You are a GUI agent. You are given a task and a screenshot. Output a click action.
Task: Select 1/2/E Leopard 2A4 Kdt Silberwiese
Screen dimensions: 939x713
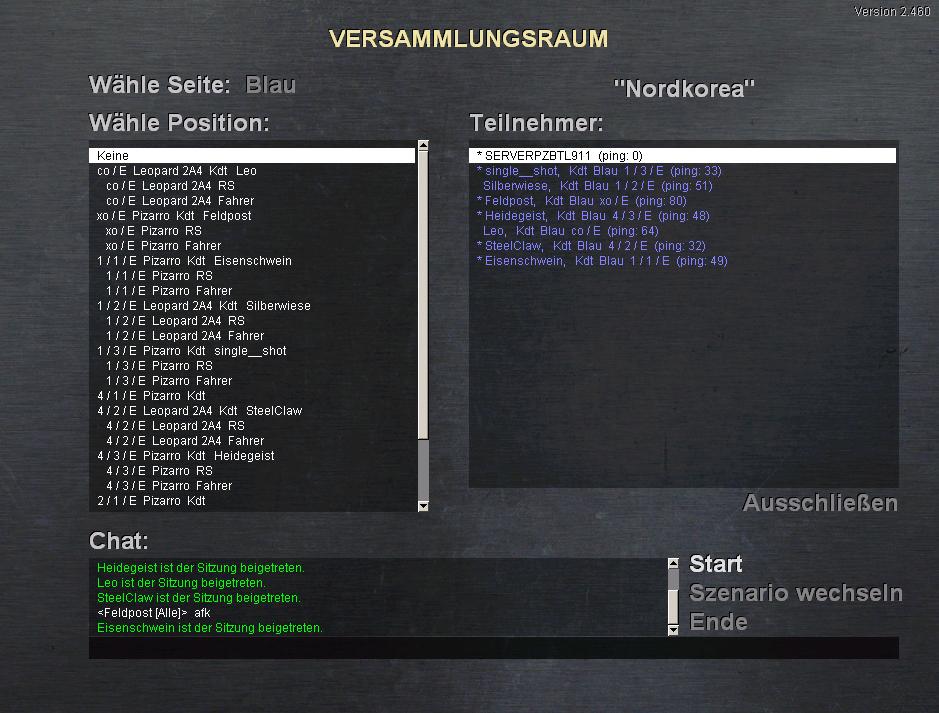pos(203,306)
